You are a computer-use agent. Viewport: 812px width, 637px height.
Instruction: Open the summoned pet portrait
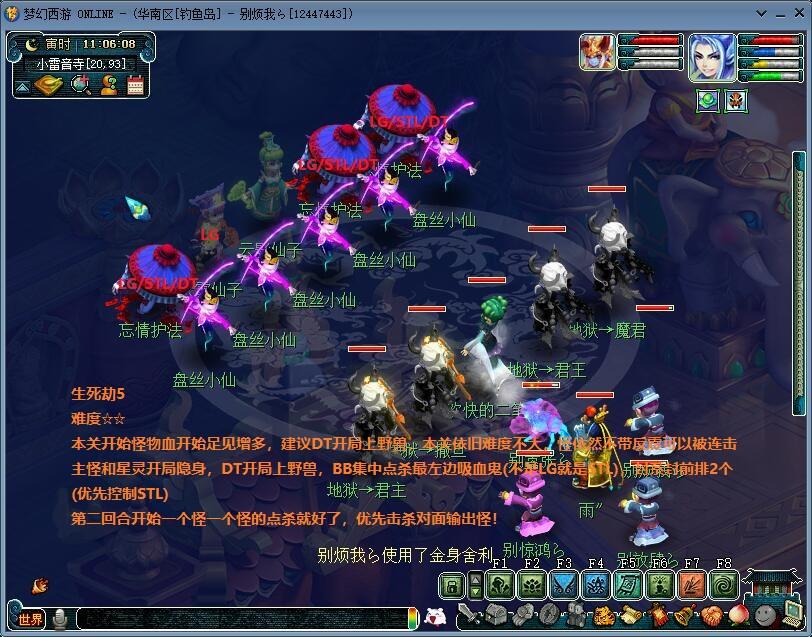point(596,52)
